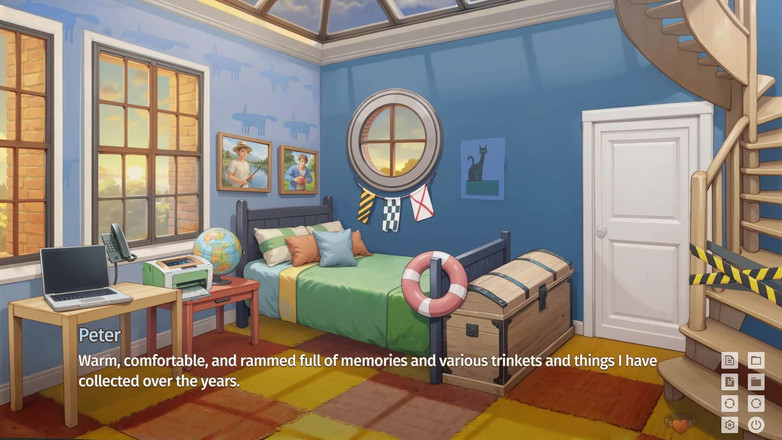Click the orange heart icon

(x=681, y=426)
